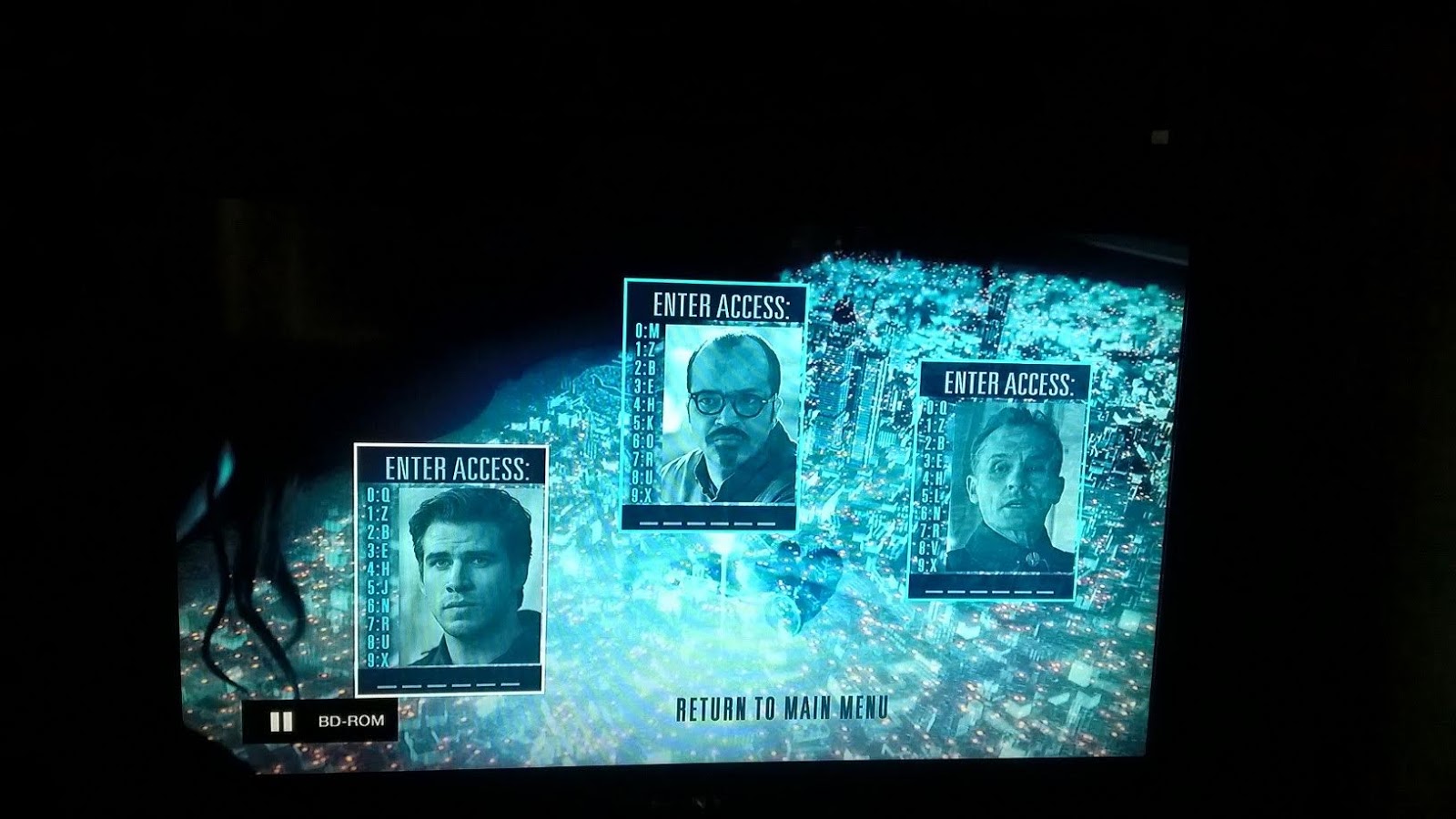Select RETURN TO MAIN MENU

[781, 710]
